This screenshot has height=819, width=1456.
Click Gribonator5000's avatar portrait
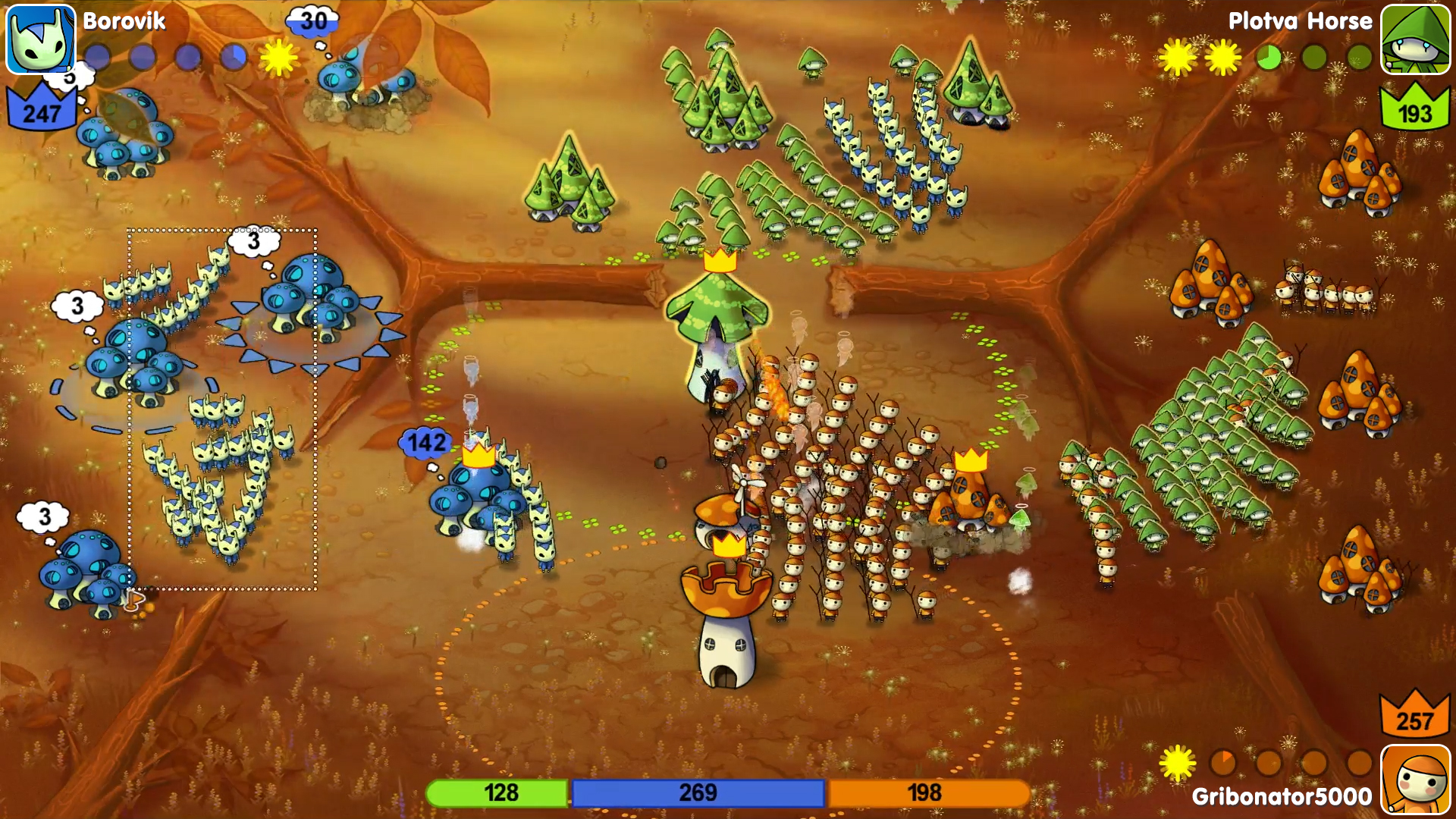coord(1416,779)
